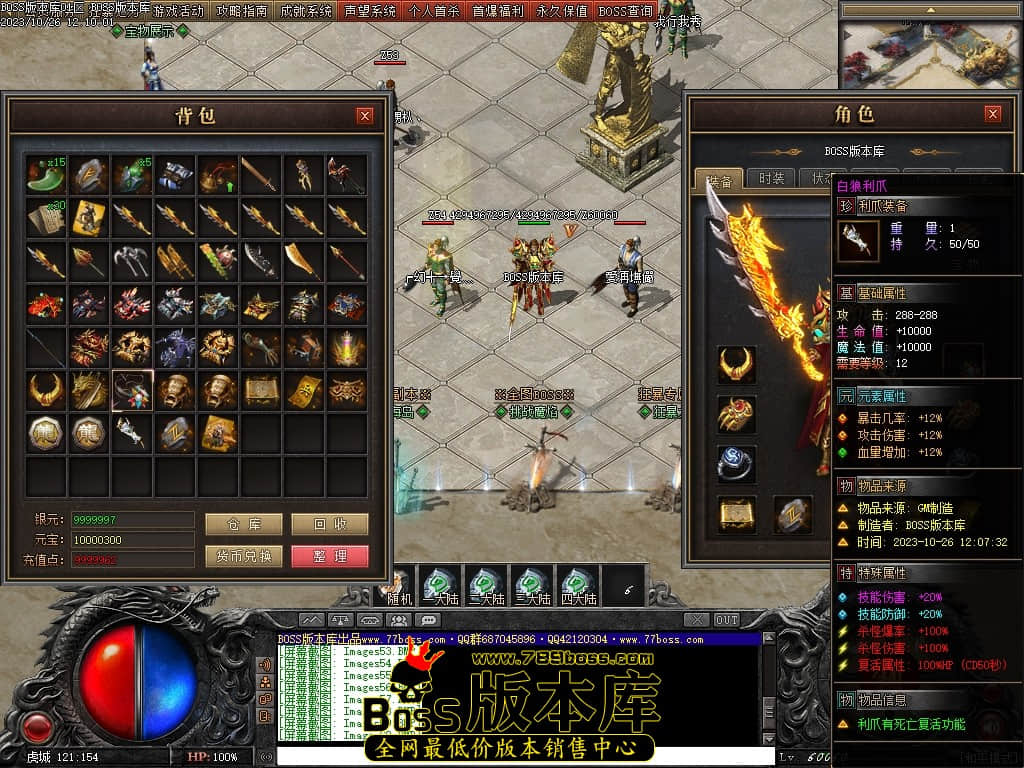1024x768 pixels.
Task: Open the 个人首杀 menu
Action: [x=434, y=11]
